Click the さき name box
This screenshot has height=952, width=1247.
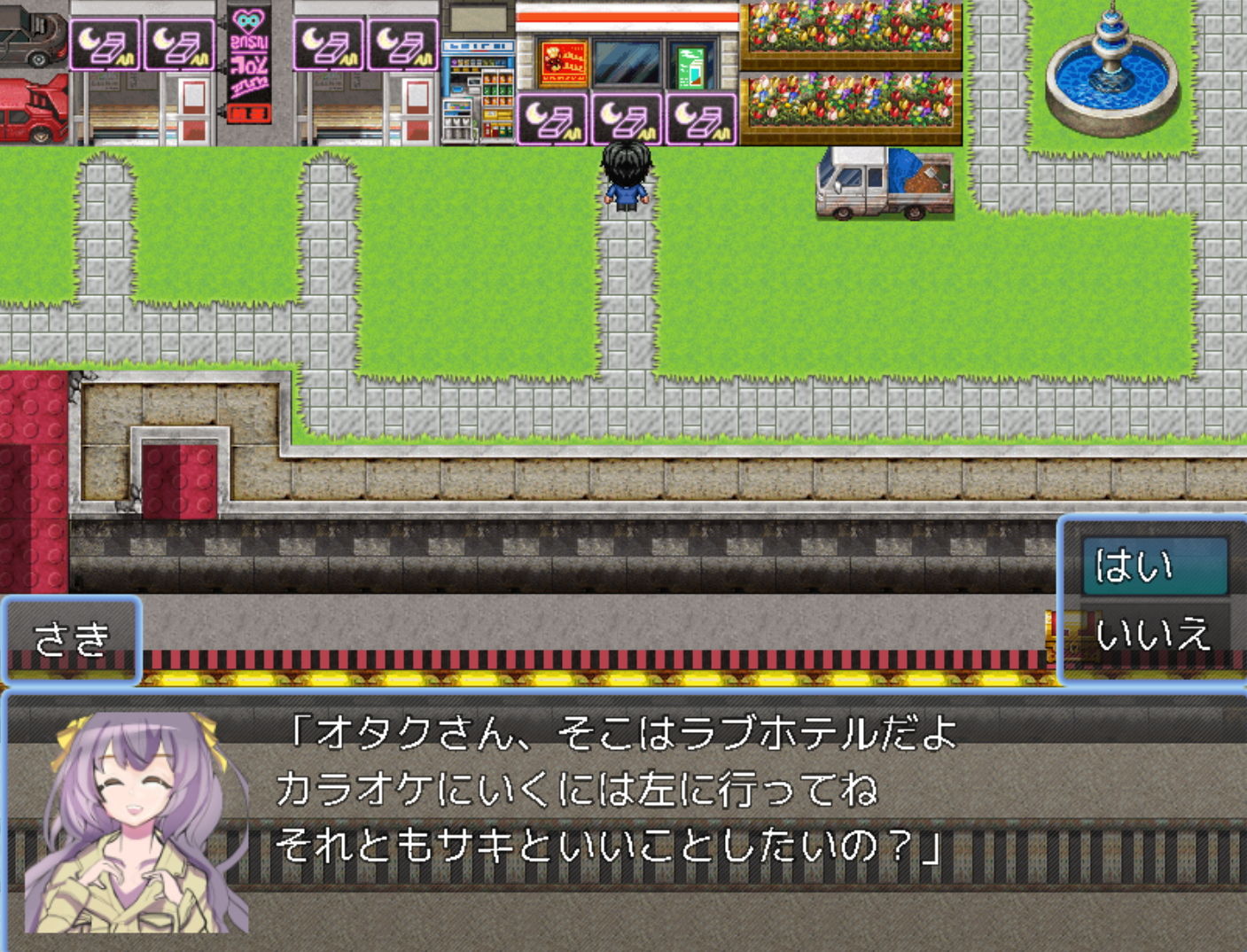pyautogui.click(x=71, y=640)
